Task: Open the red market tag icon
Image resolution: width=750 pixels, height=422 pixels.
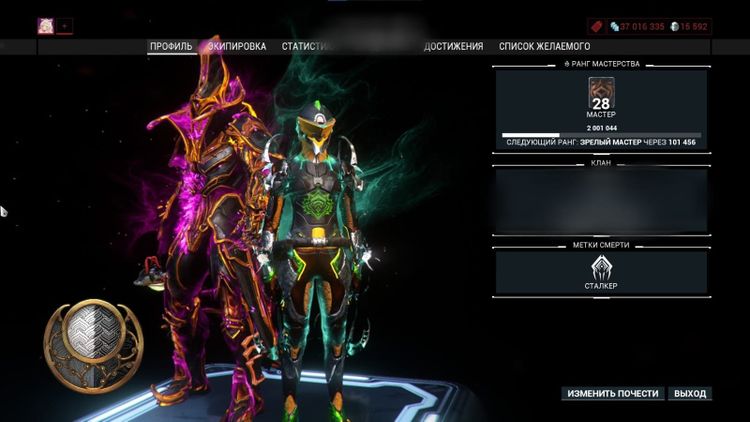Action: pos(599,26)
